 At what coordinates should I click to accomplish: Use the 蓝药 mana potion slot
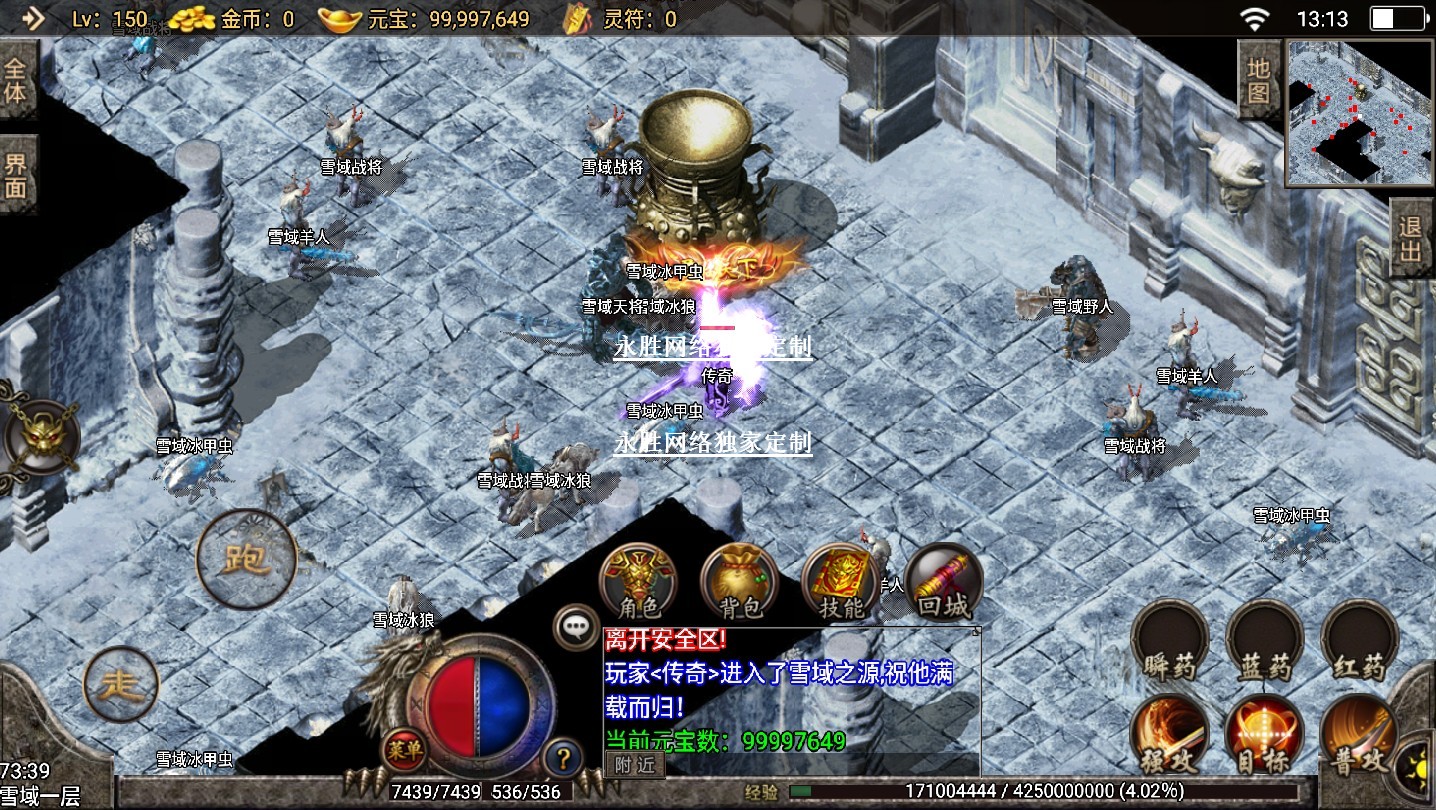1265,643
